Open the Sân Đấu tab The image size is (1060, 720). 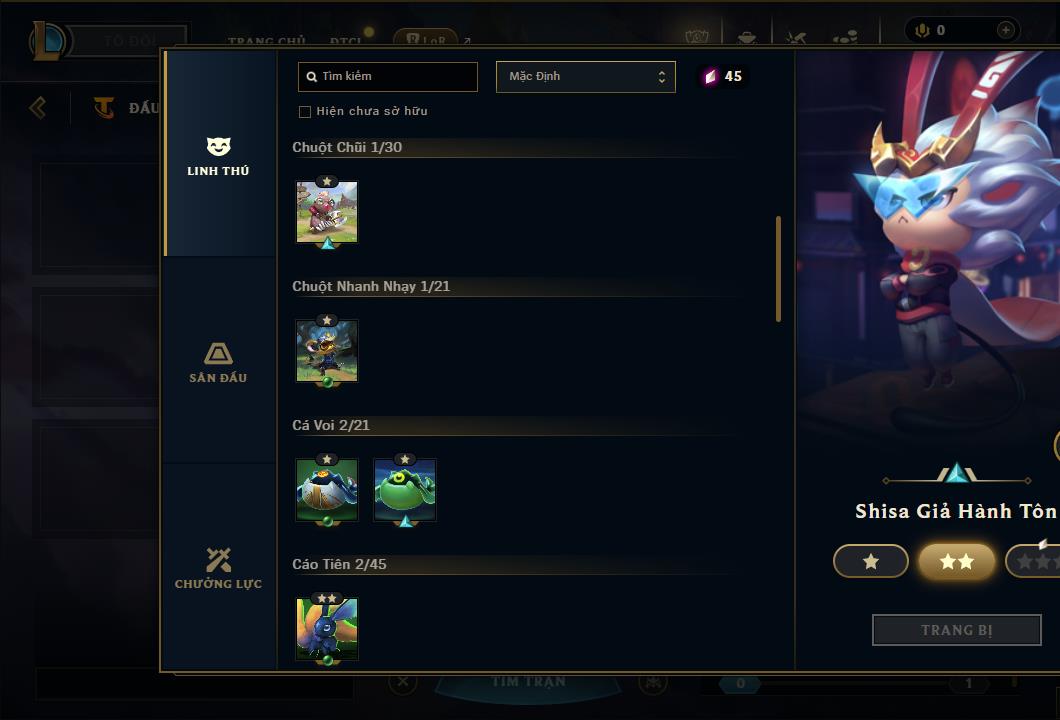[218, 363]
